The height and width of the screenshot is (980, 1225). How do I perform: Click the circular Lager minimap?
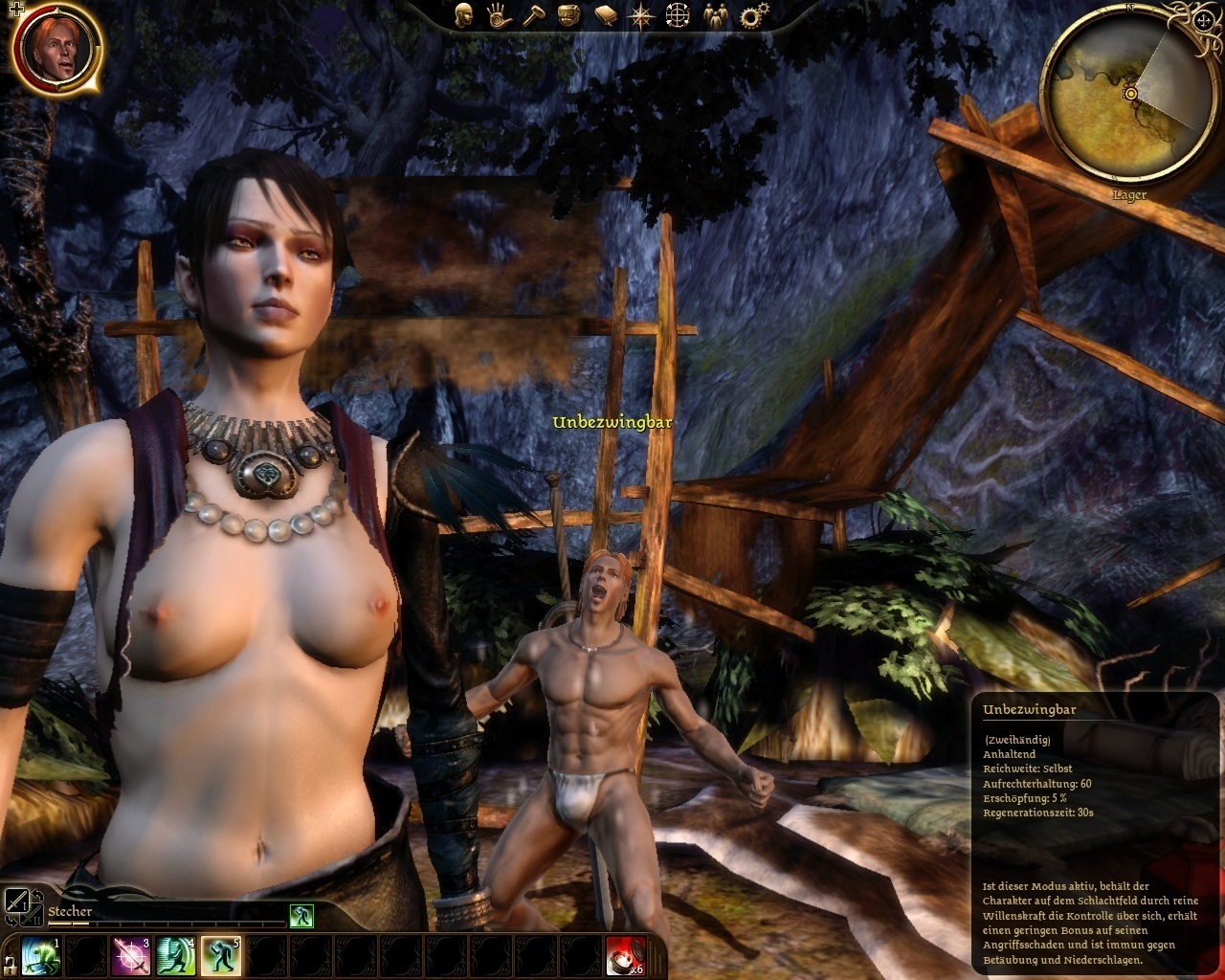tap(1128, 94)
